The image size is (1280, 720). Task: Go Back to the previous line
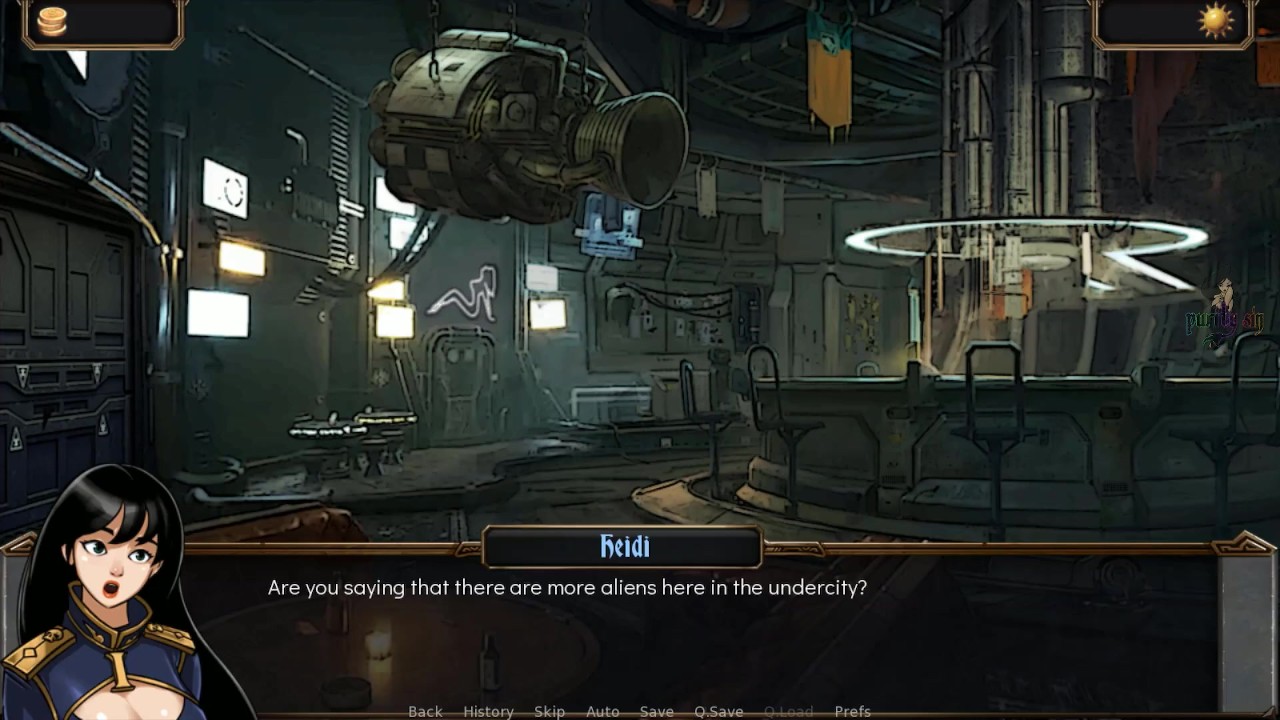425,711
